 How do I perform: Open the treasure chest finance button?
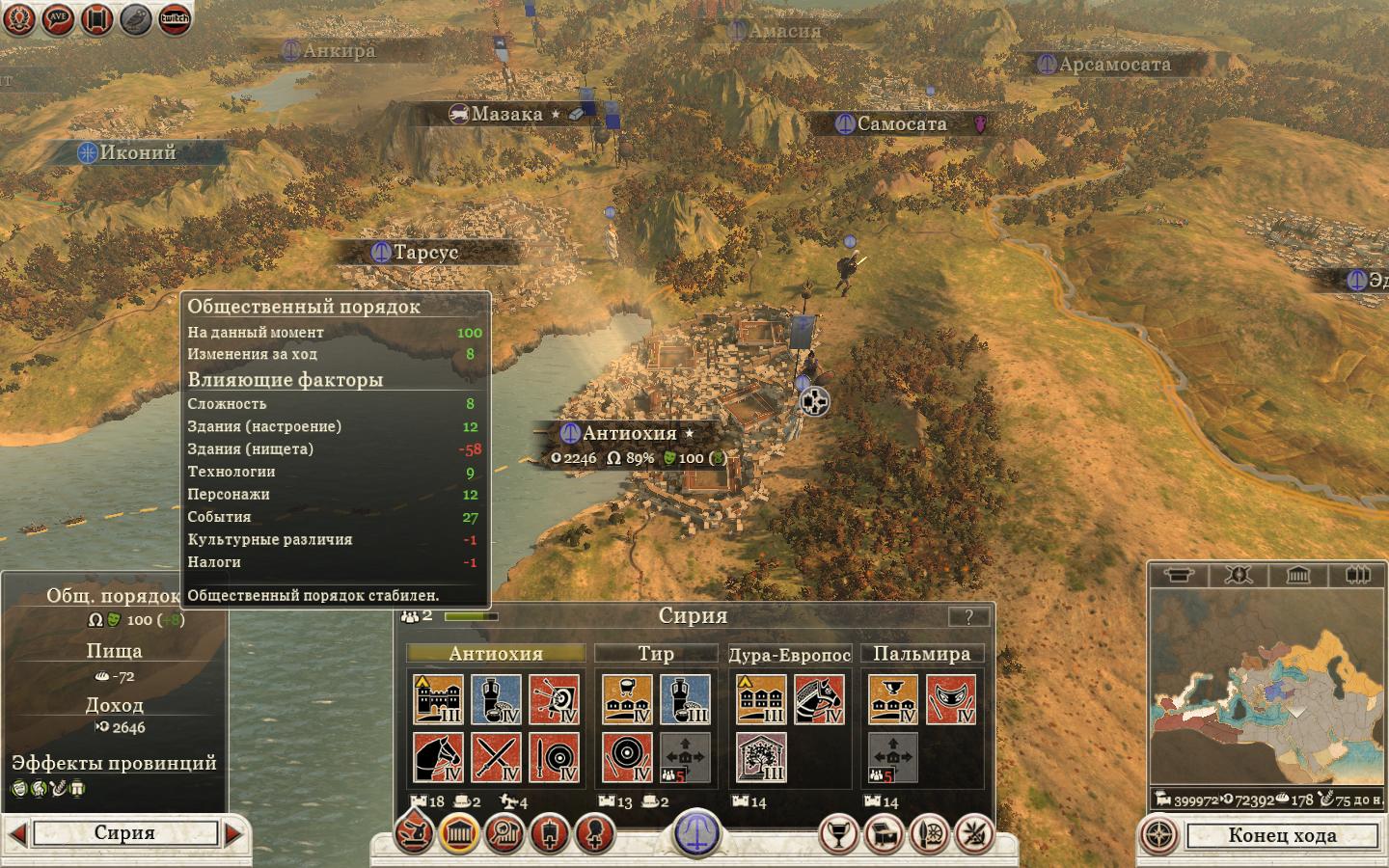pyautogui.click(x=884, y=833)
